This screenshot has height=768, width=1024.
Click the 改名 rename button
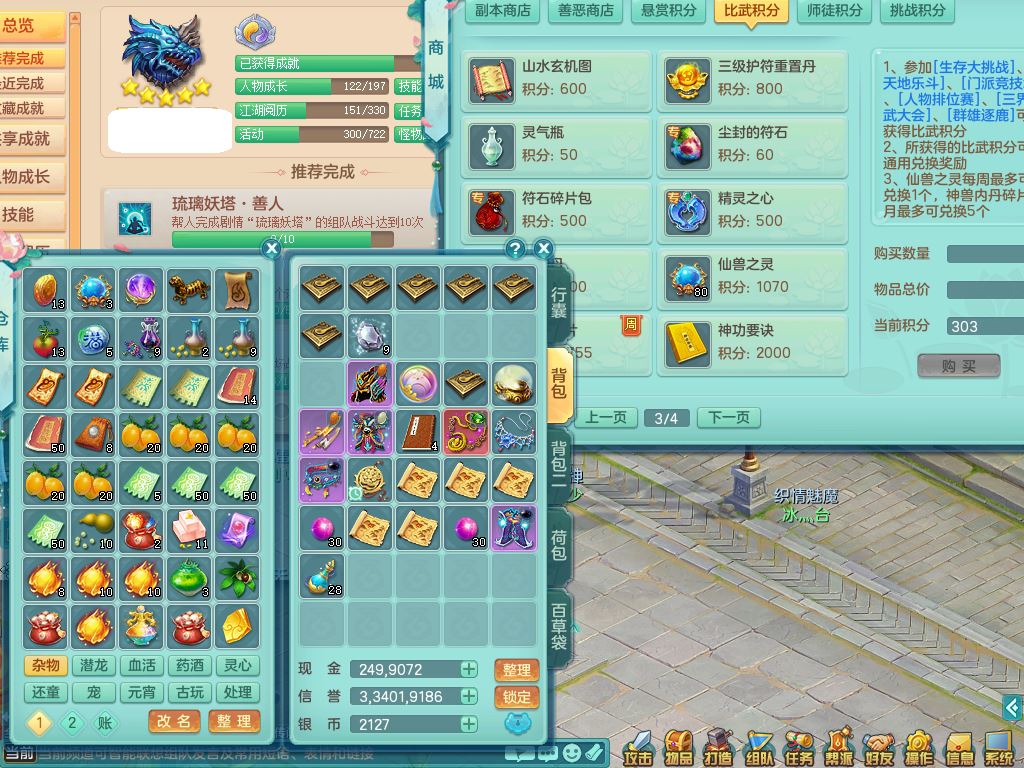pyautogui.click(x=174, y=721)
